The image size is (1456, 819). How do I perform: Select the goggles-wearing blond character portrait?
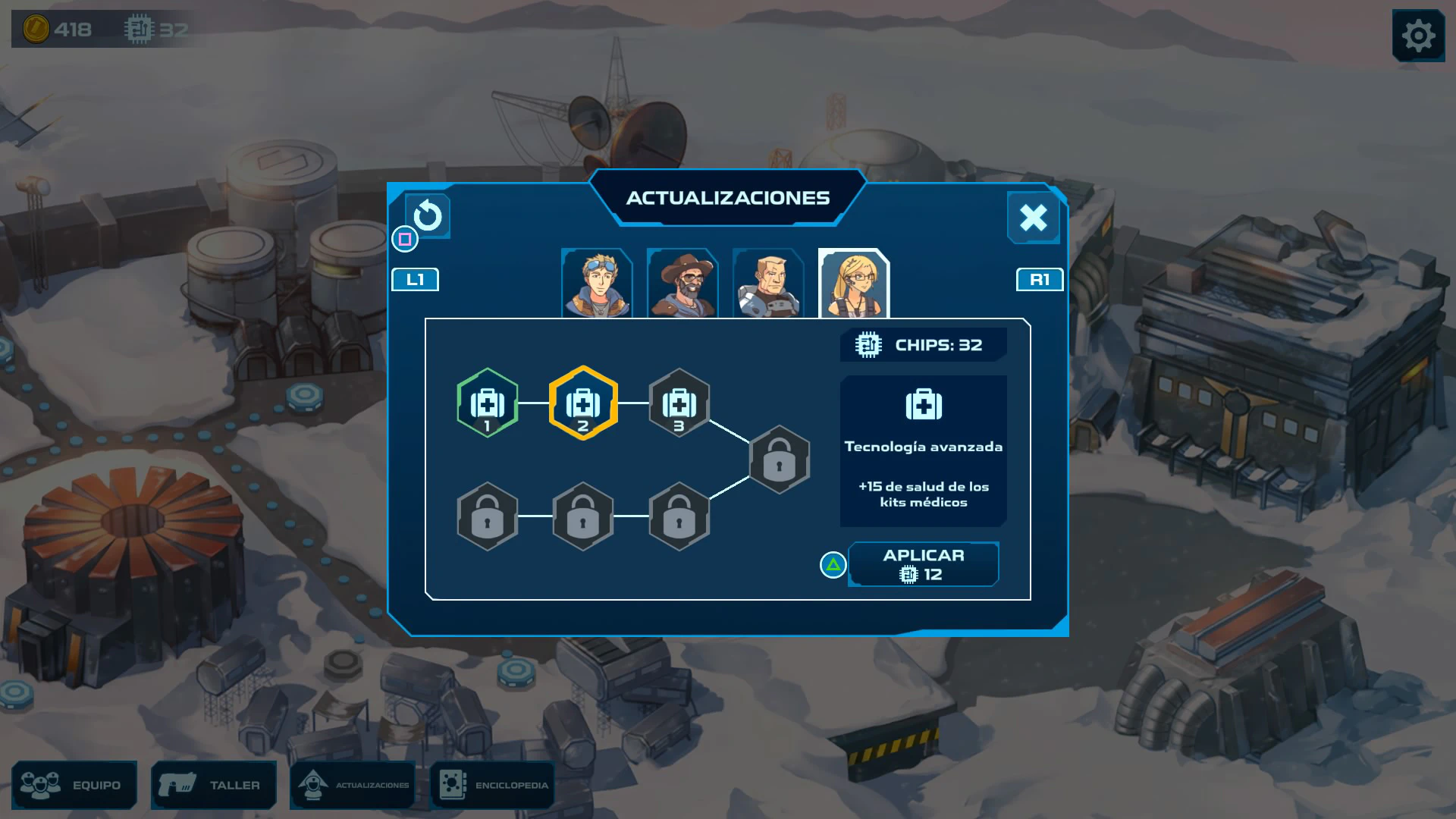pyautogui.click(x=597, y=284)
